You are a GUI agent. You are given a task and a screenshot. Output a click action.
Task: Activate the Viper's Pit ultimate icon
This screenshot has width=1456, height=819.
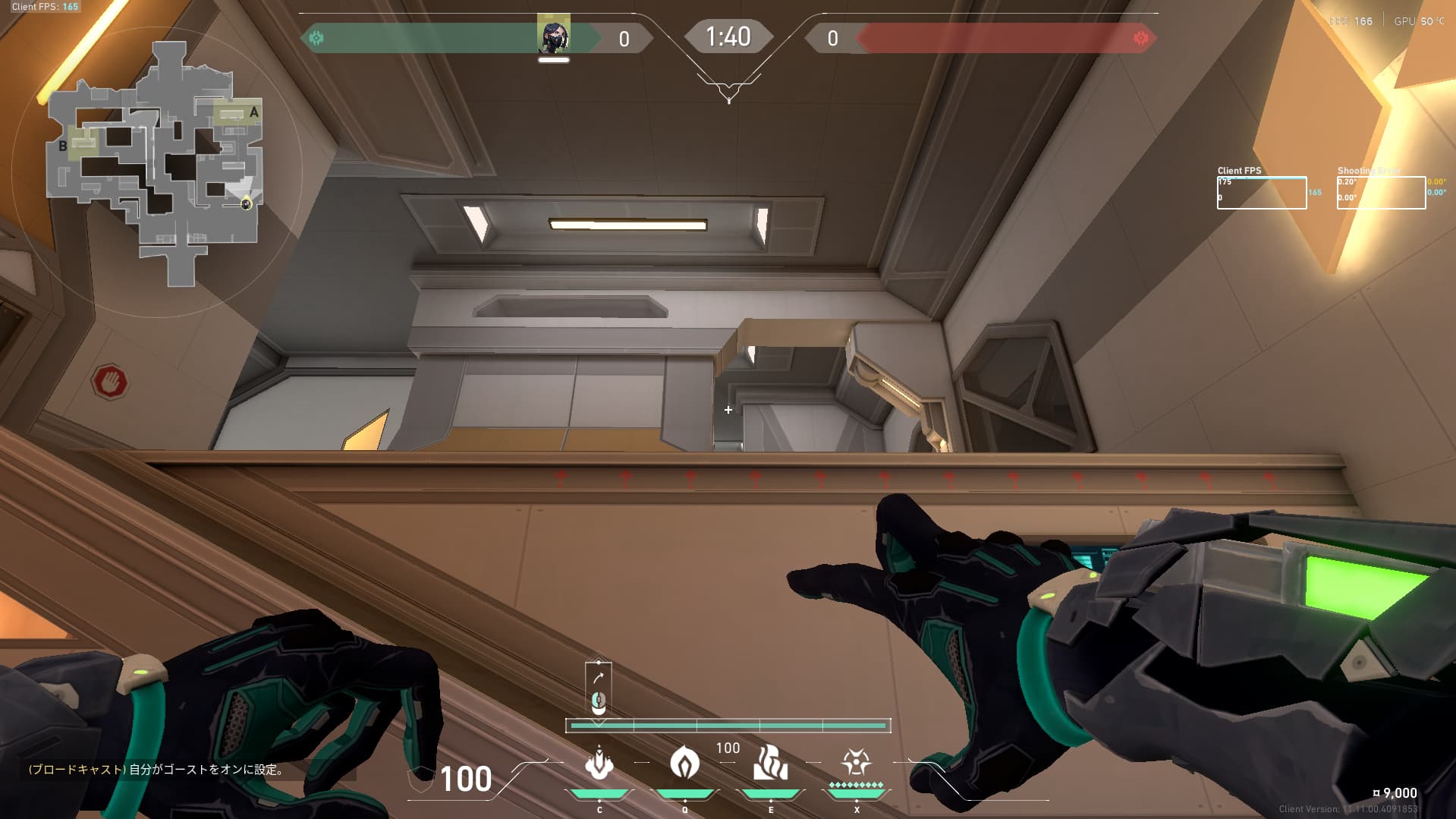[x=856, y=762]
